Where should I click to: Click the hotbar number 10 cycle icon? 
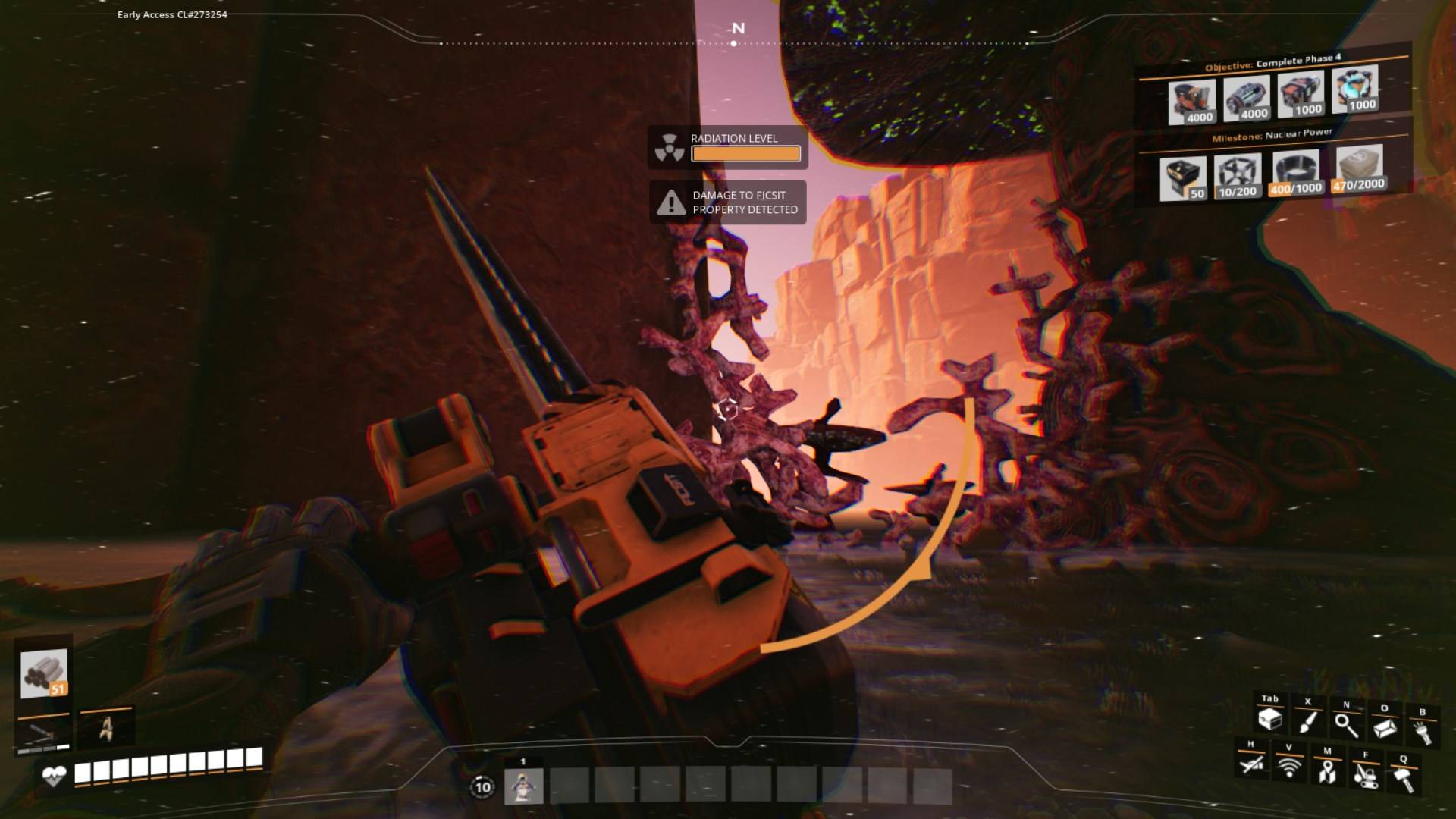[x=482, y=786]
